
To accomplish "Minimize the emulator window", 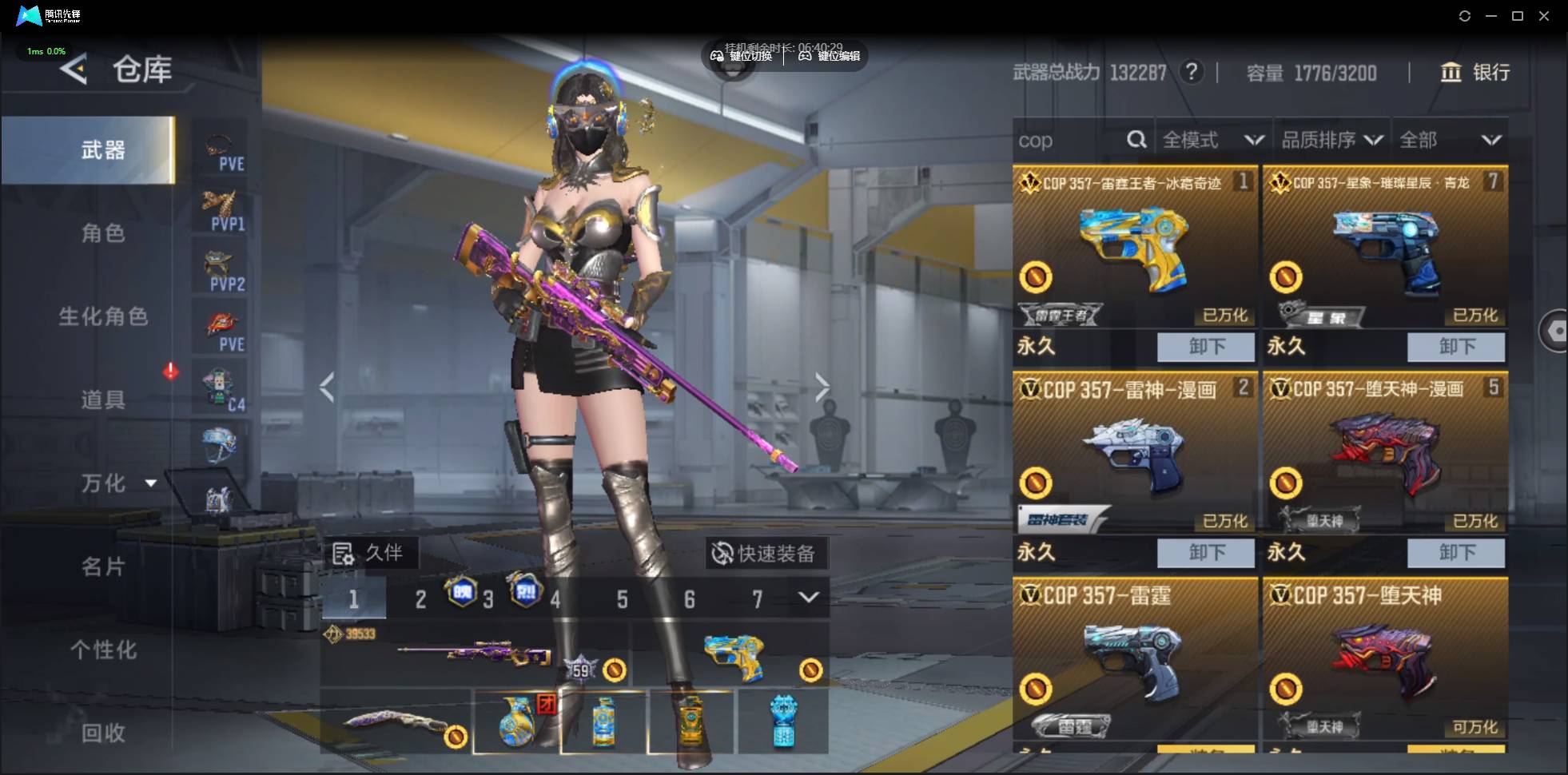I will coord(1491,16).
